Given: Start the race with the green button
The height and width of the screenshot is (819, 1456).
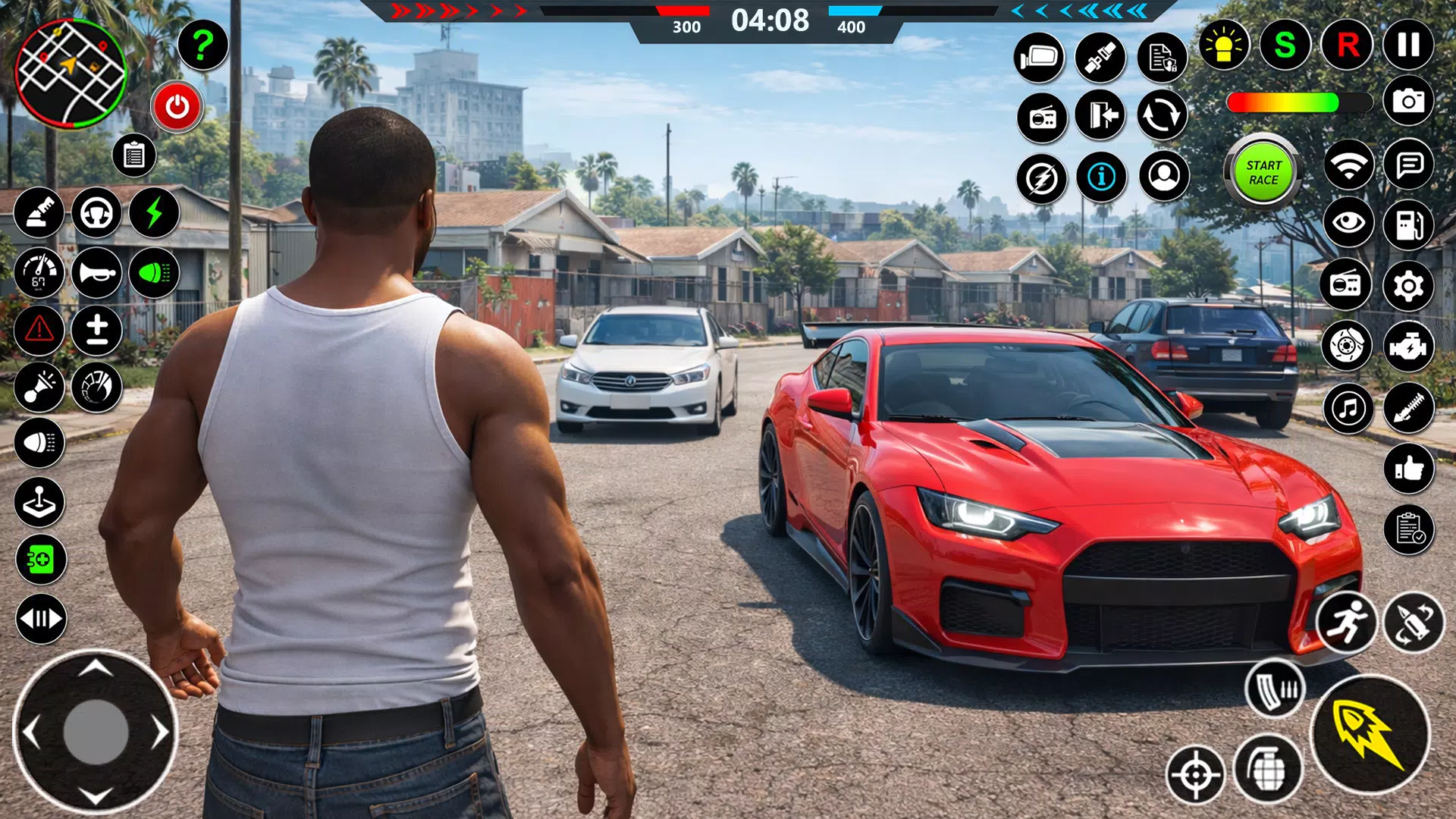Looking at the screenshot, I should pyautogui.click(x=1263, y=173).
